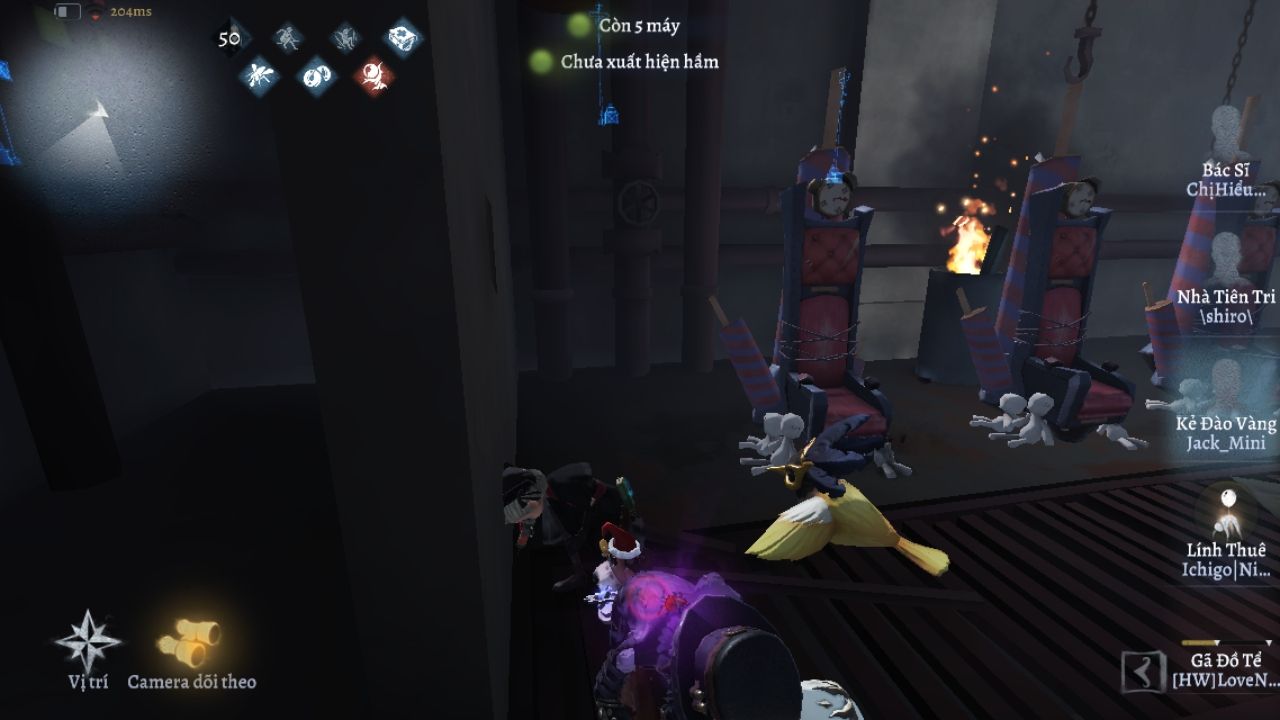Click the diamond icon showing 50
The image size is (1280, 720).
230,38
